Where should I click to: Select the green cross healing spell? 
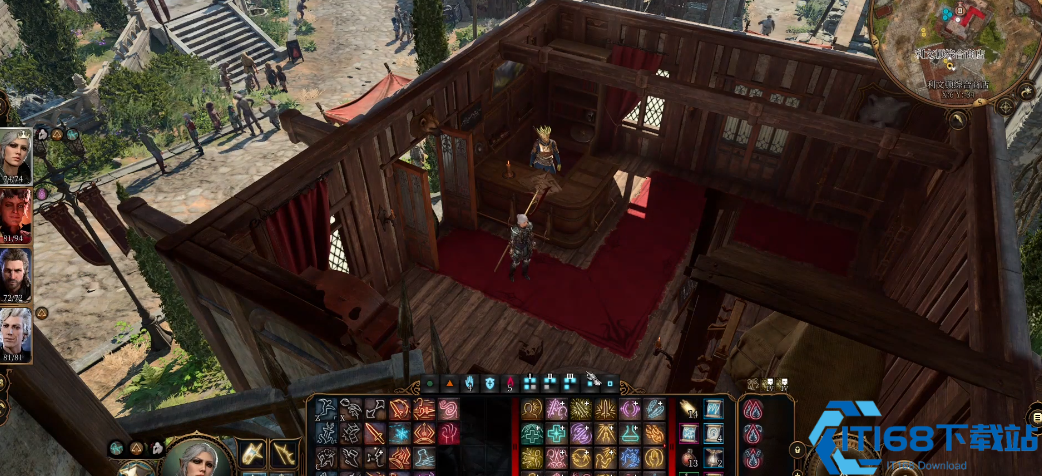point(557,433)
